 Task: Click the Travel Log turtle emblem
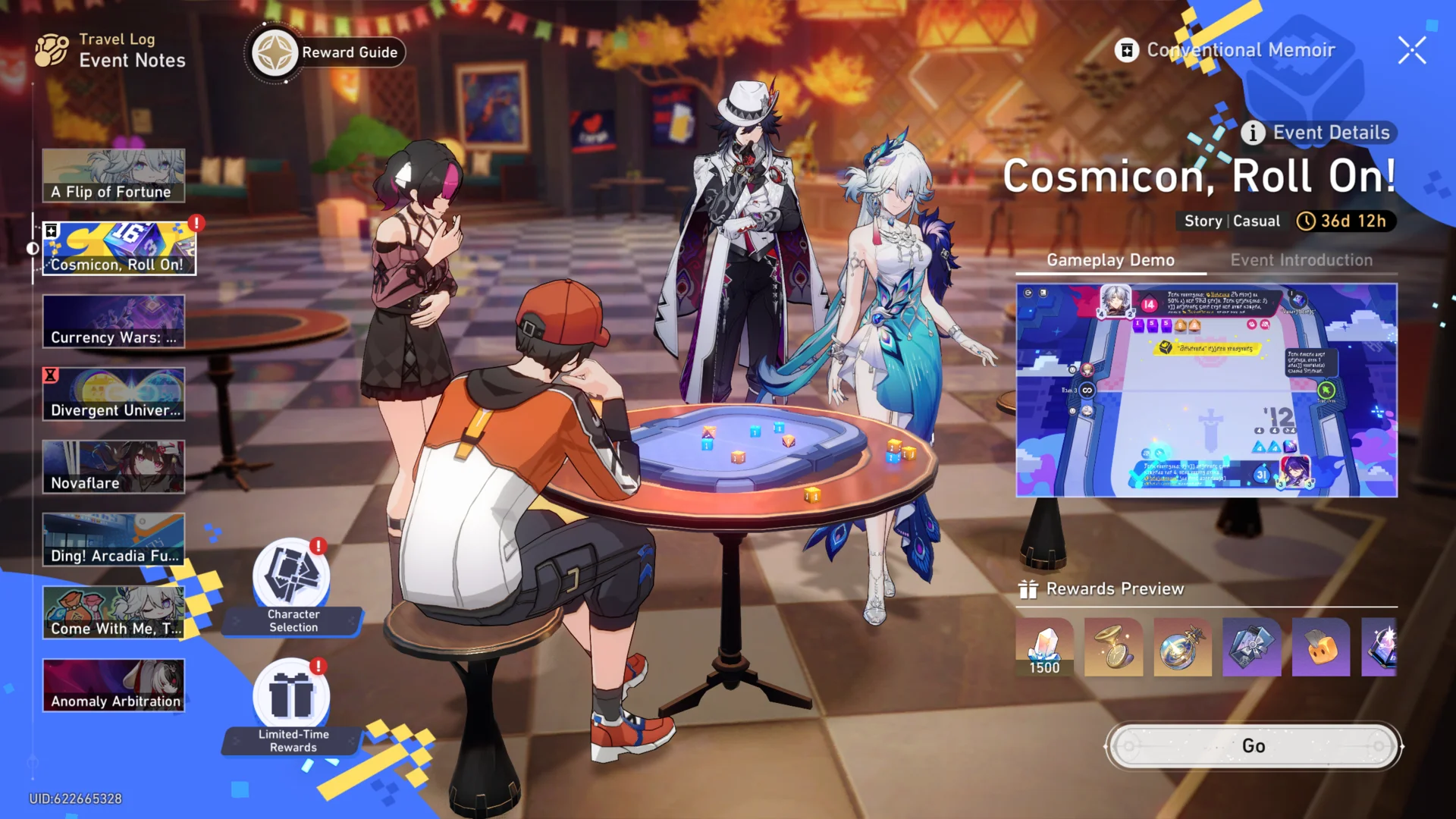50,49
